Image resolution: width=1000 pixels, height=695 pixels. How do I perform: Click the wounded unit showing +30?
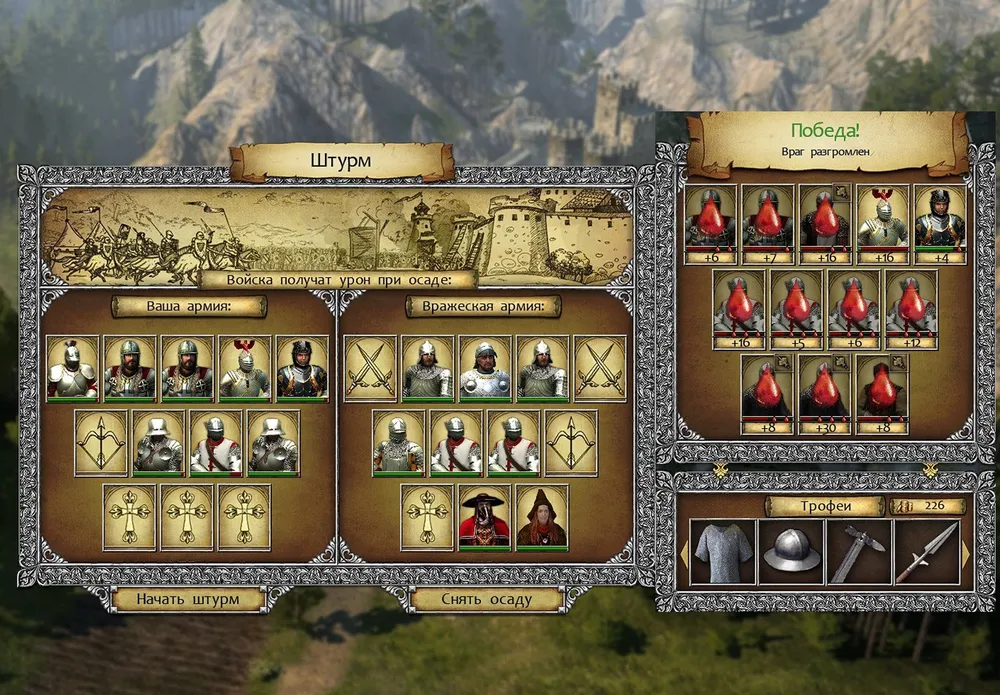coord(825,388)
